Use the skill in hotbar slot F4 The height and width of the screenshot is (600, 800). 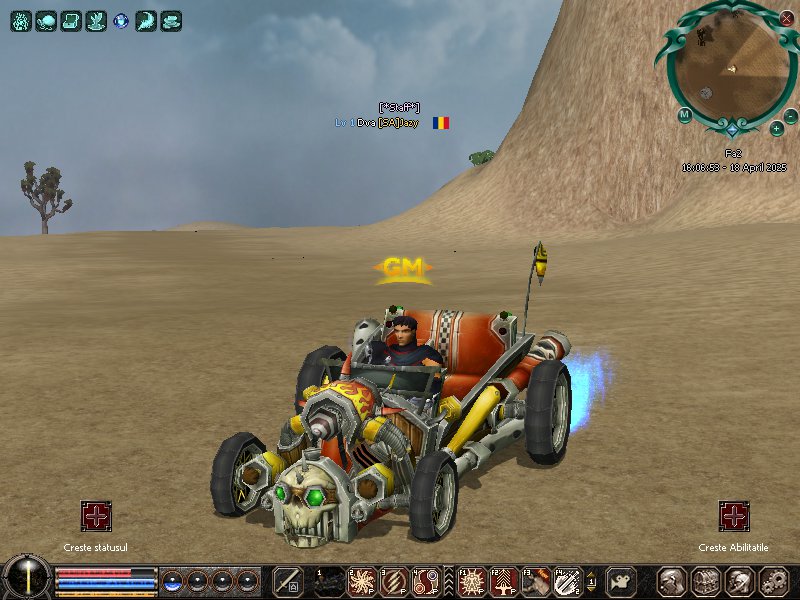567,581
